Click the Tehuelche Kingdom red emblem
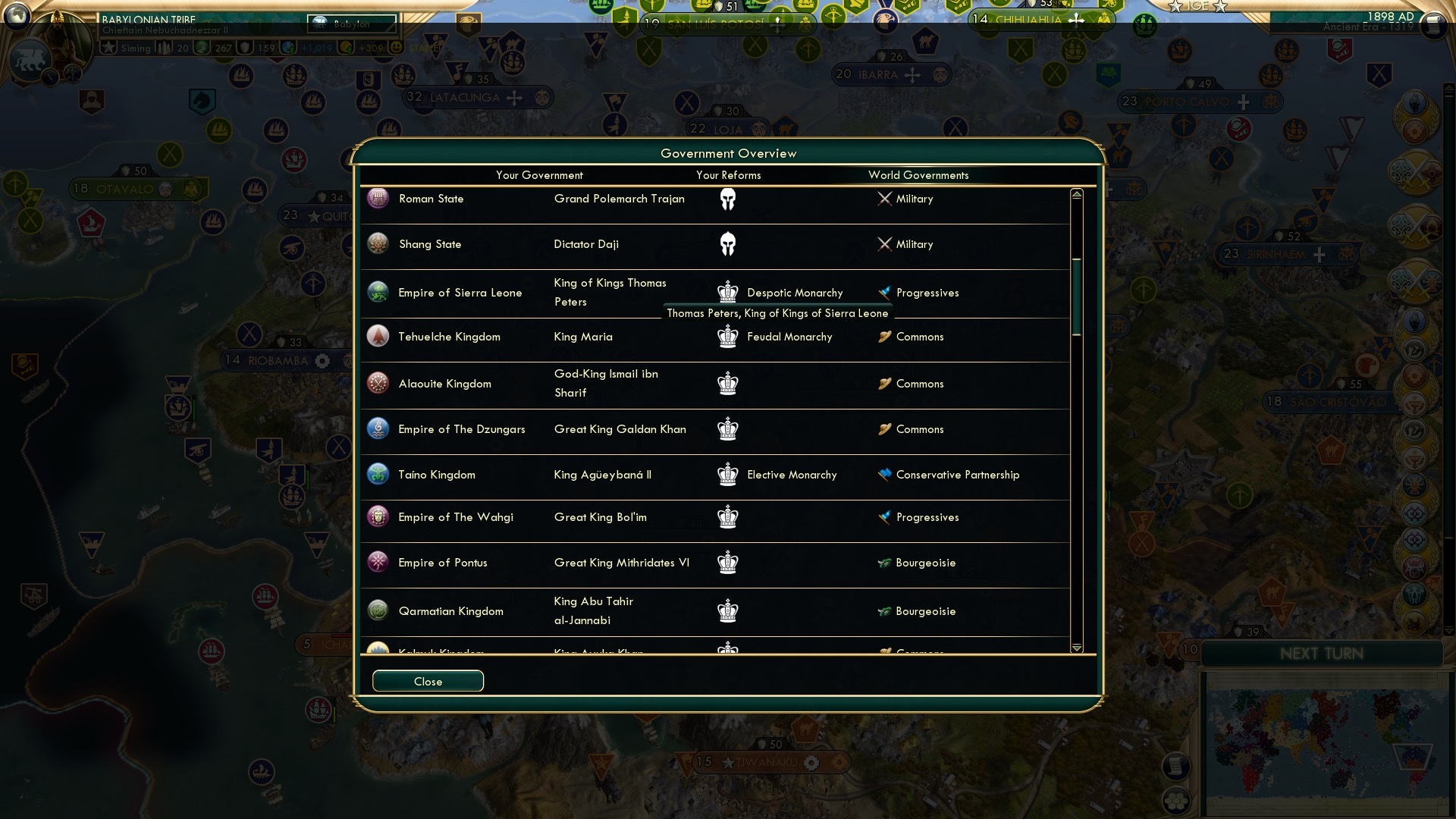 (377, 336)
